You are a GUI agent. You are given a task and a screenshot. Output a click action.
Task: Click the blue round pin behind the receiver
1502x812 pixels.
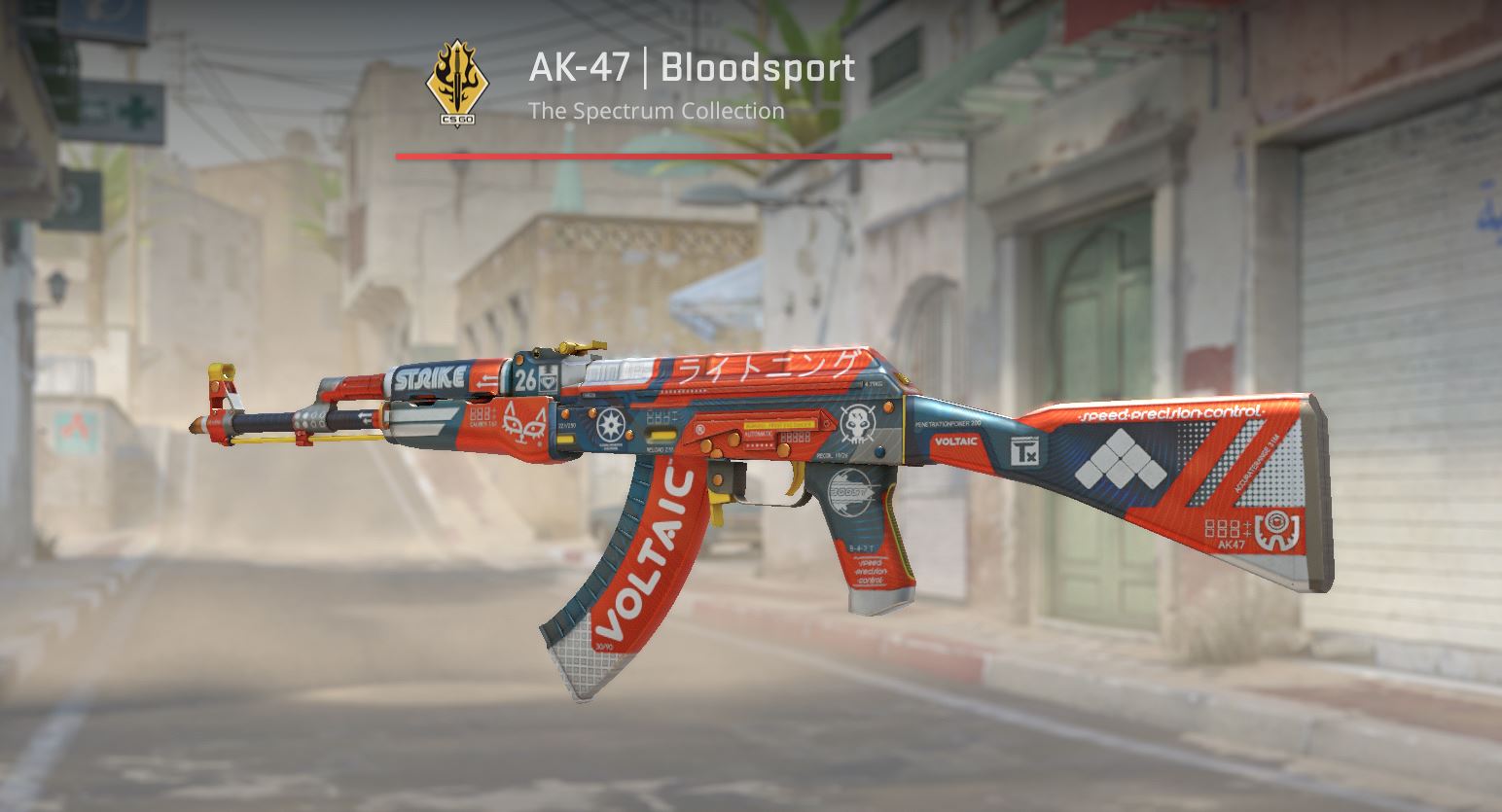tap(877, 450)
